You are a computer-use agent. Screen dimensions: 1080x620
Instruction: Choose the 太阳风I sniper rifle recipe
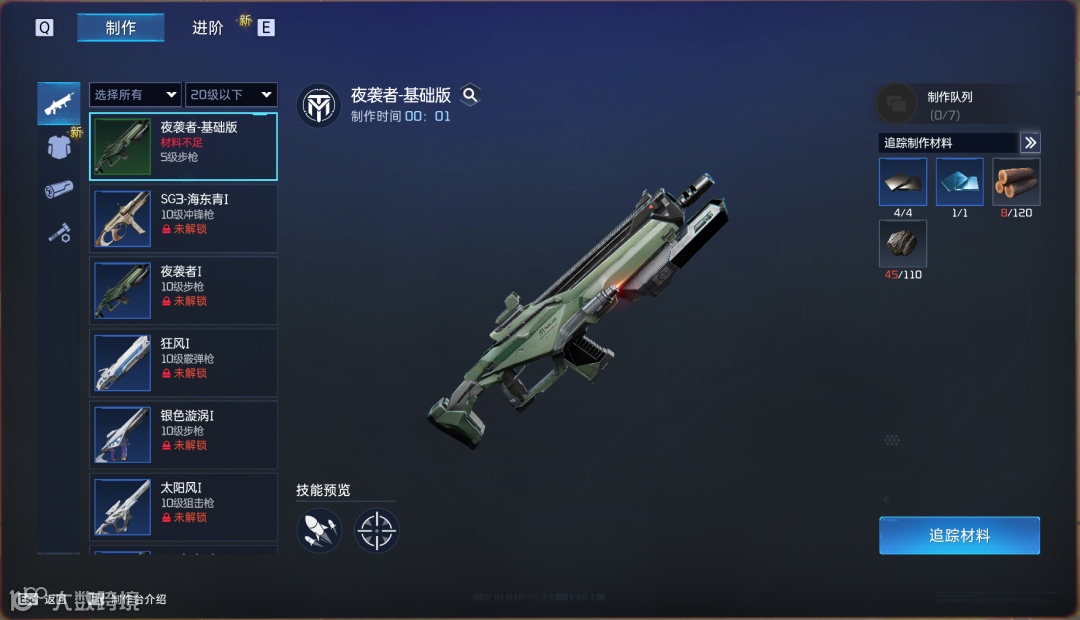183,506
